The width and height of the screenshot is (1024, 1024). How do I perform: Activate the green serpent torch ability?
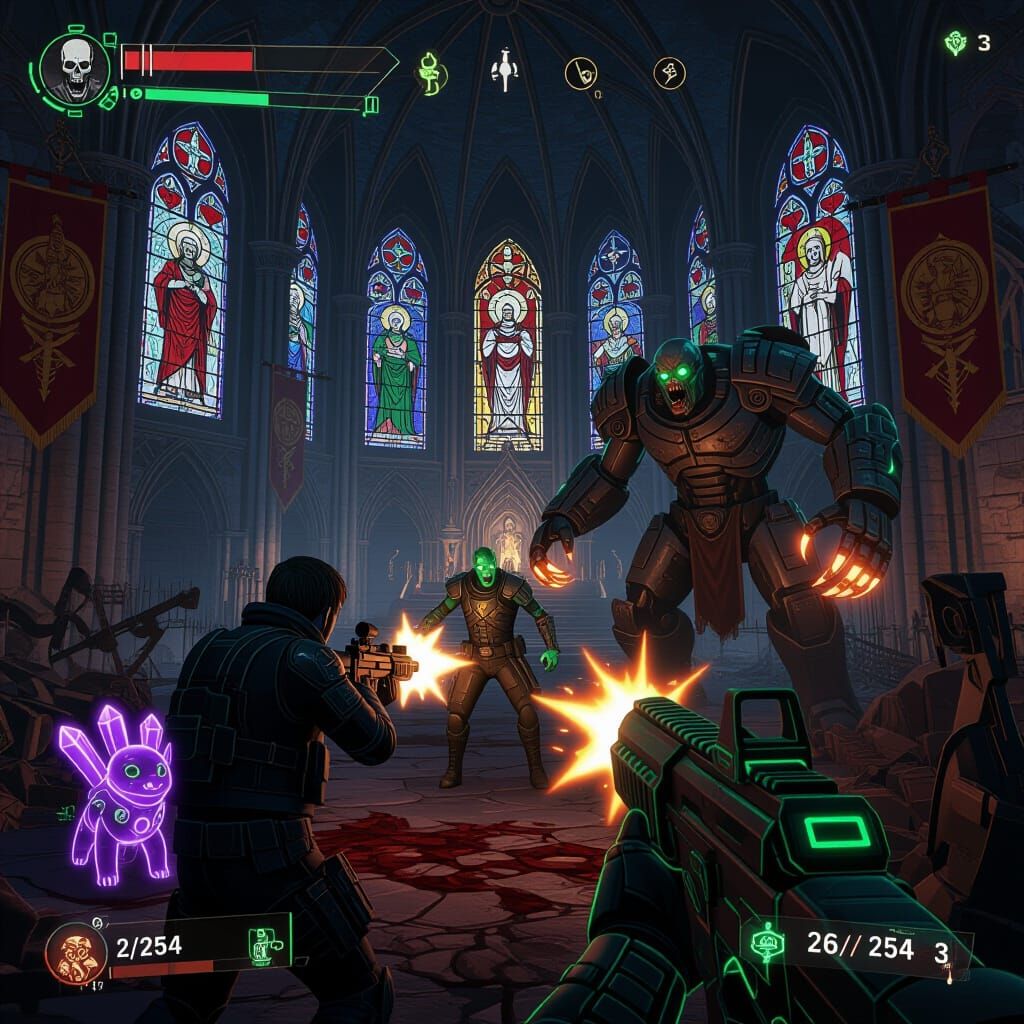click(x=431, y=74)
